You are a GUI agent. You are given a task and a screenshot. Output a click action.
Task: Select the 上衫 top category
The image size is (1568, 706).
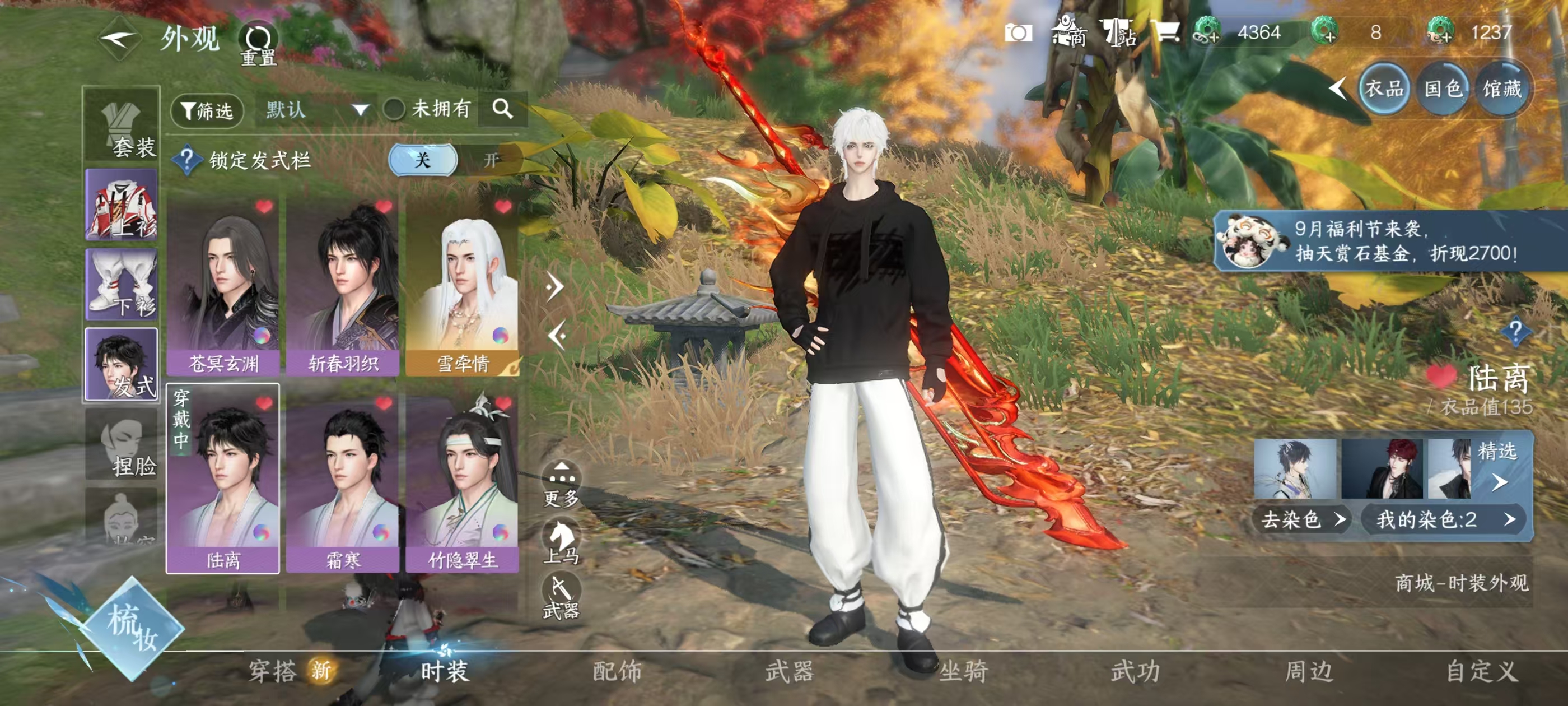pos(122,205)
